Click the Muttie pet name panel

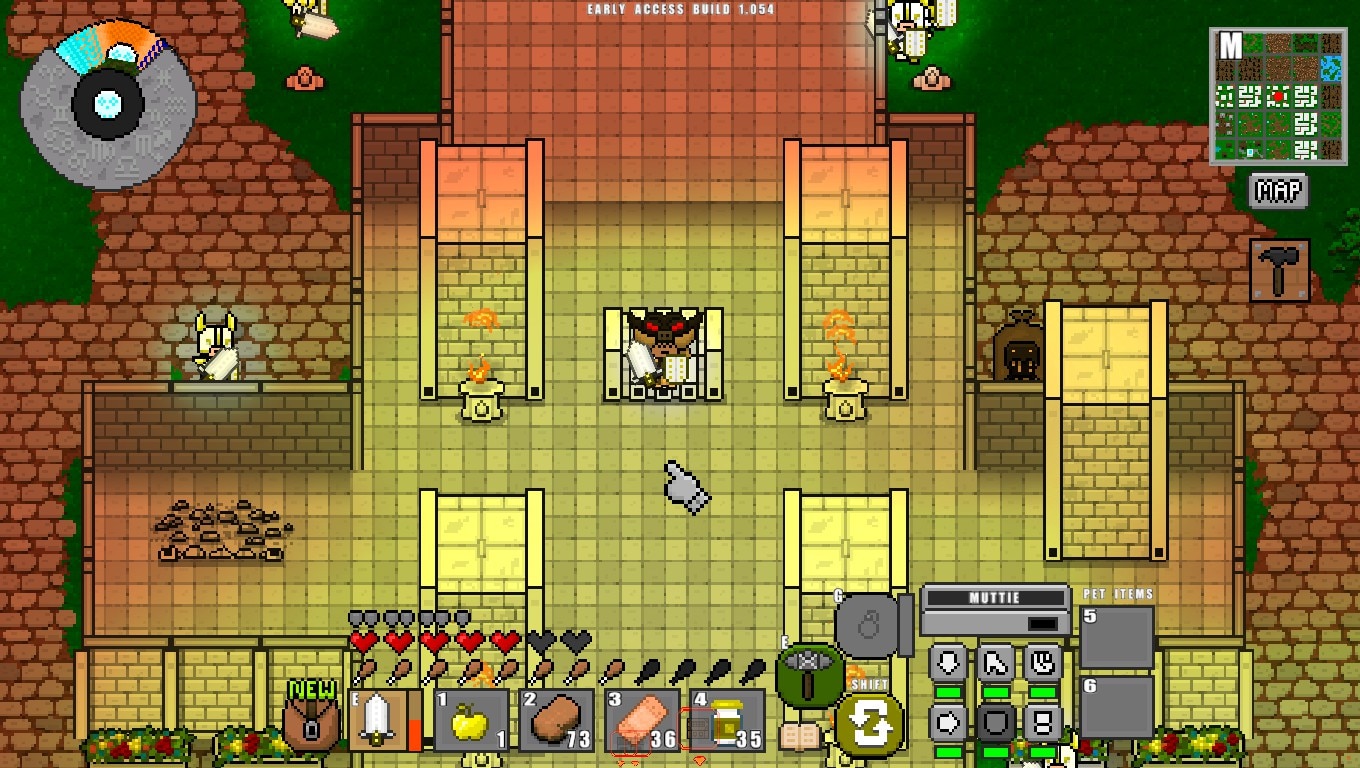click(x=995, y=610)
